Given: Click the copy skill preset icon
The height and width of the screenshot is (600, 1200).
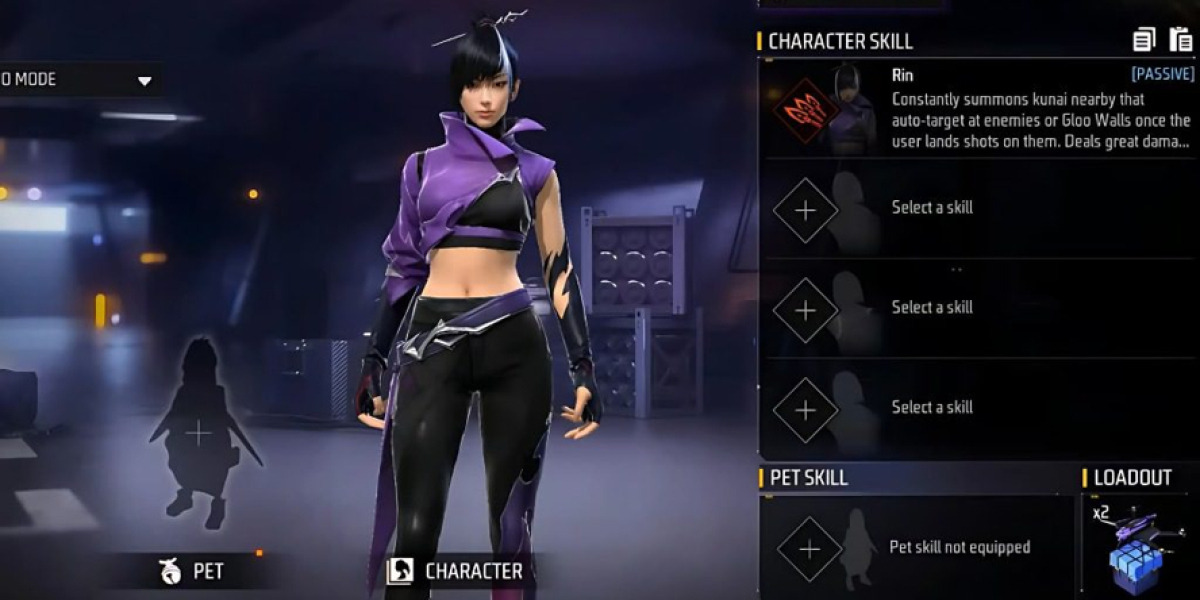Looking at the screenshot, I should click(x=1144, y=40).
